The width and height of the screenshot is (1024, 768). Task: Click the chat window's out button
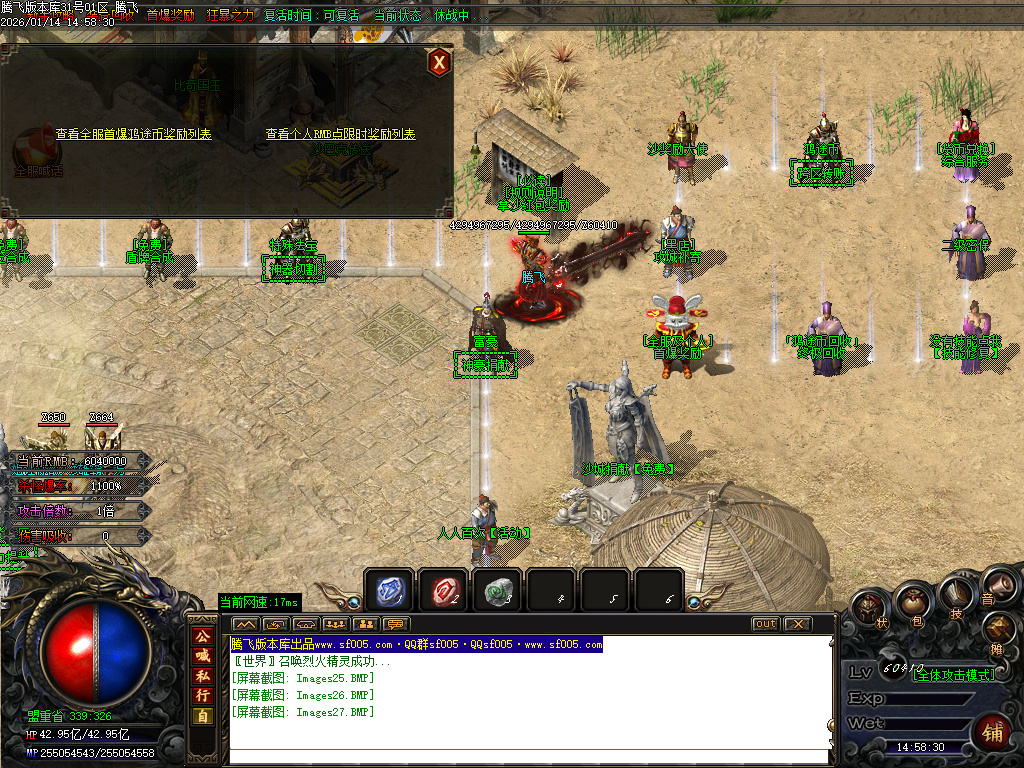pyautogui.click(x=765, y=624)
